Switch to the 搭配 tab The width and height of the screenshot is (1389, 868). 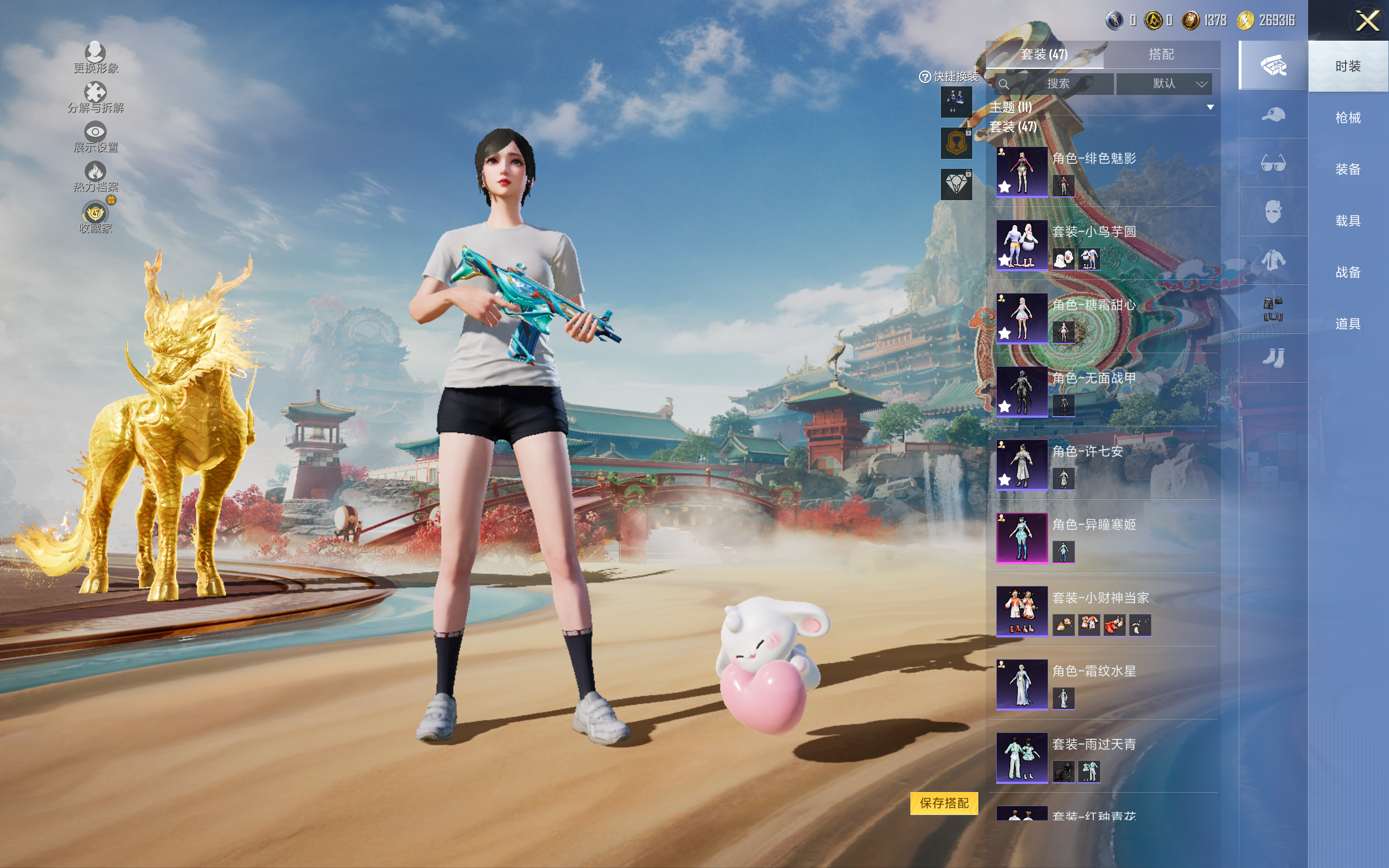[x=1161, y=55]
